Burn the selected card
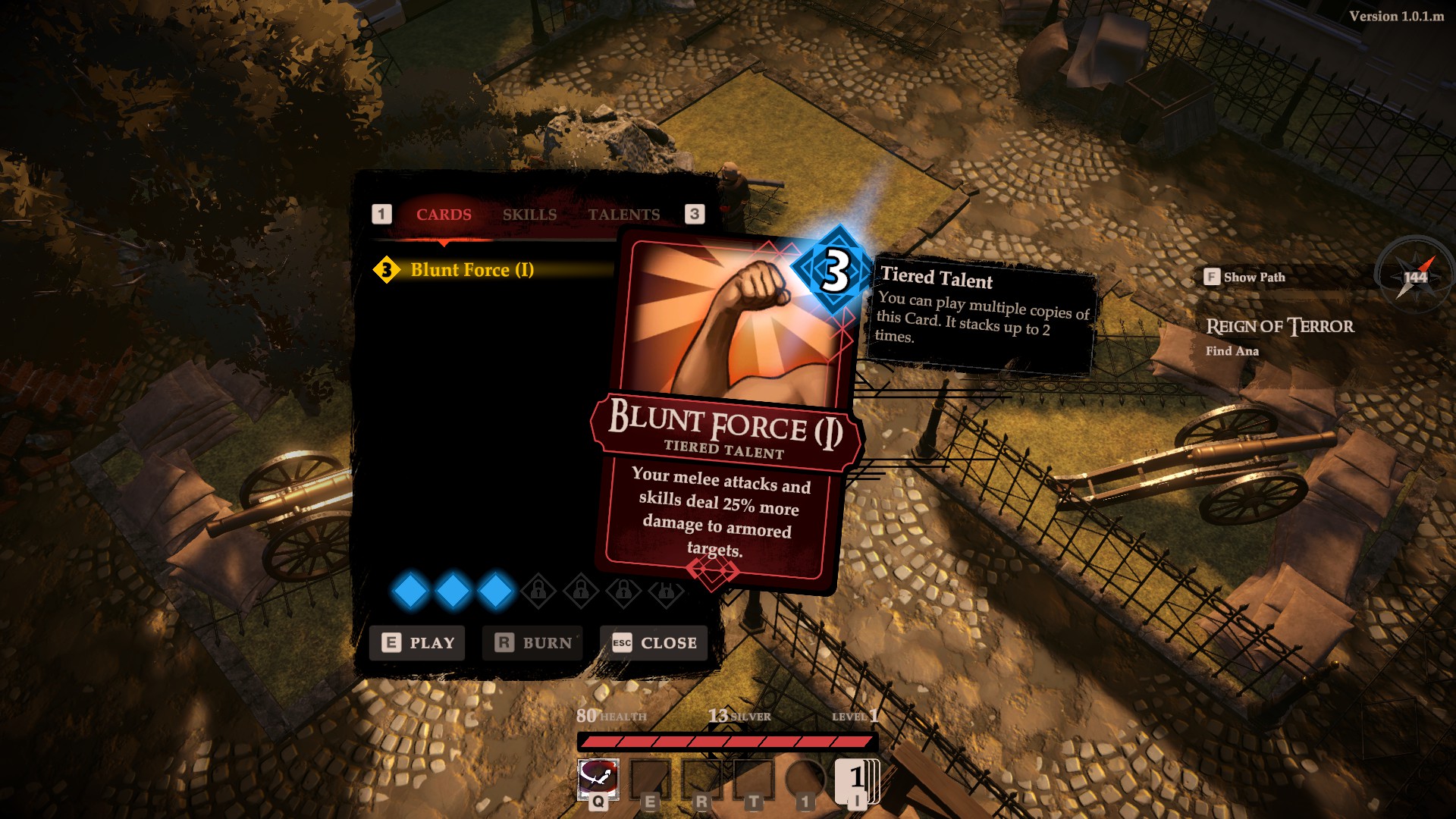Viewport: 1456px width, 819px height. [533, 643]
